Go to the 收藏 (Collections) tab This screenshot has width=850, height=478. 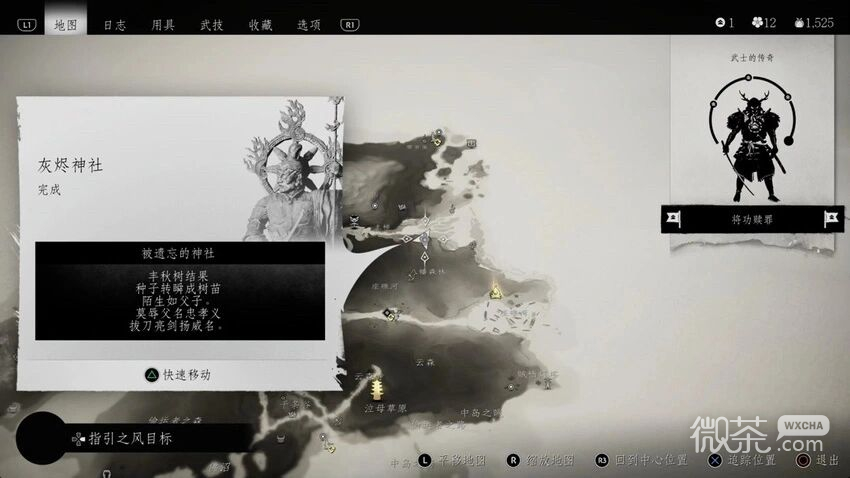(260, 23)
